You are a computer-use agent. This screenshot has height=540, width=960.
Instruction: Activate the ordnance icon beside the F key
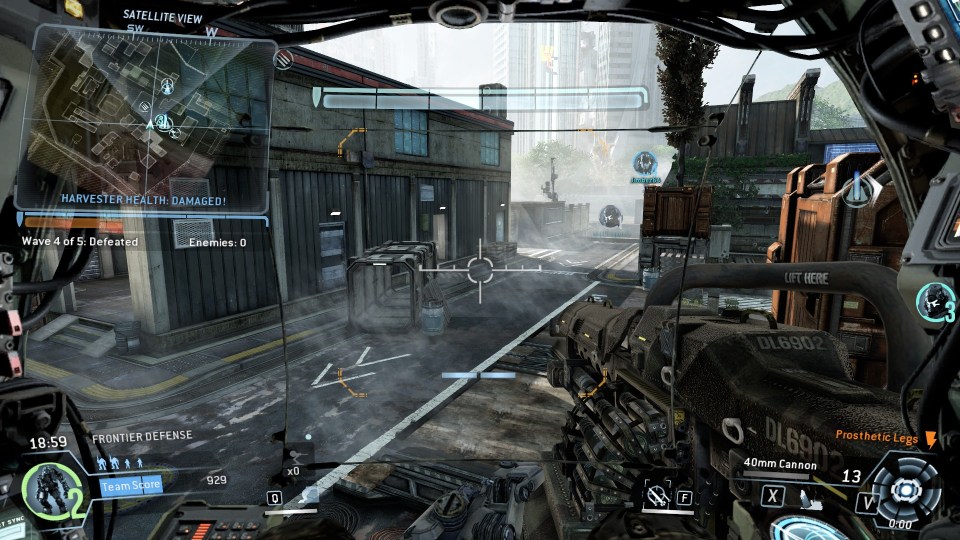click(658, 494)
